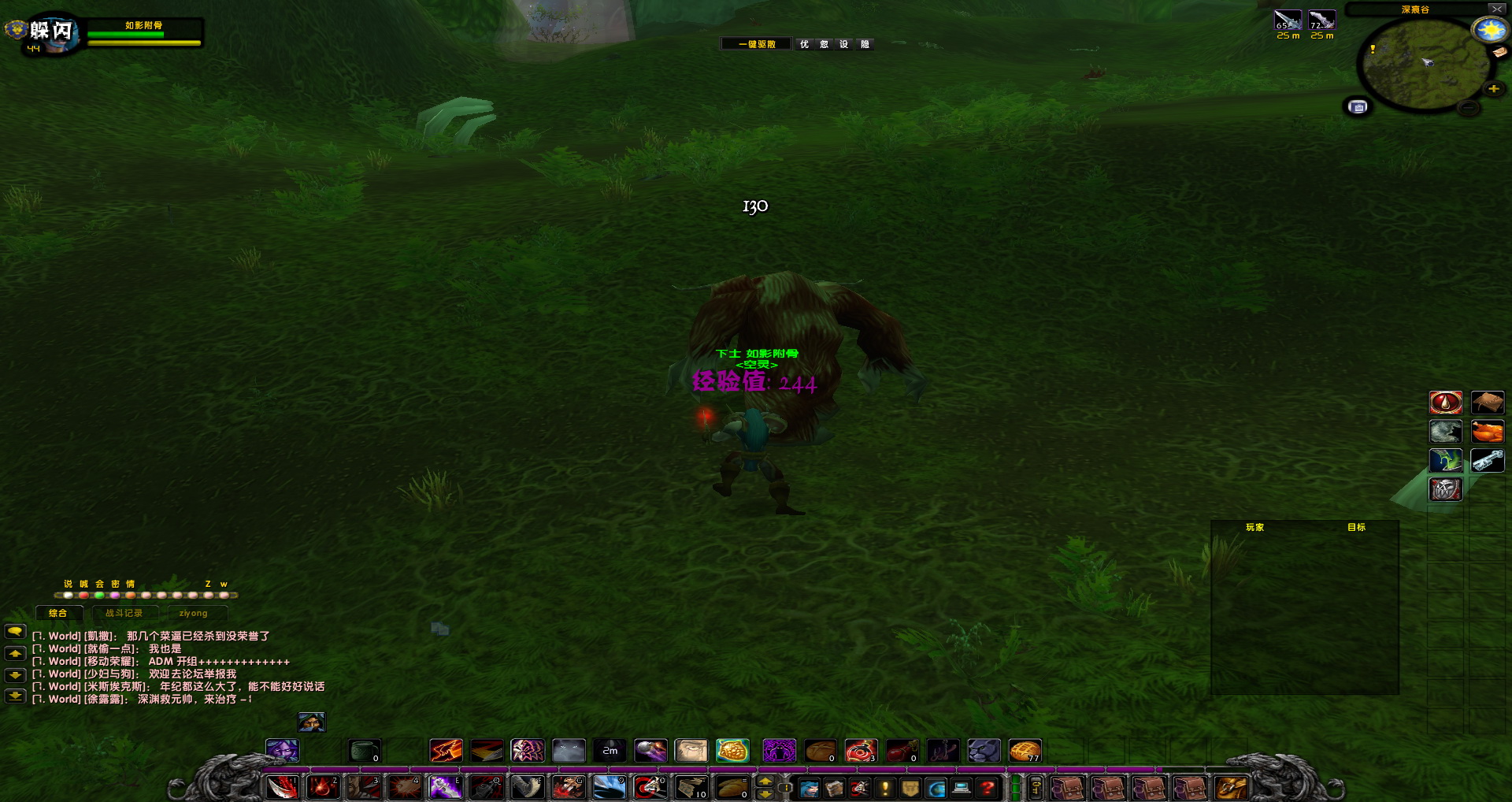Open the talents panel icon
Viewport: 1512px width, 802px height.
858,788
